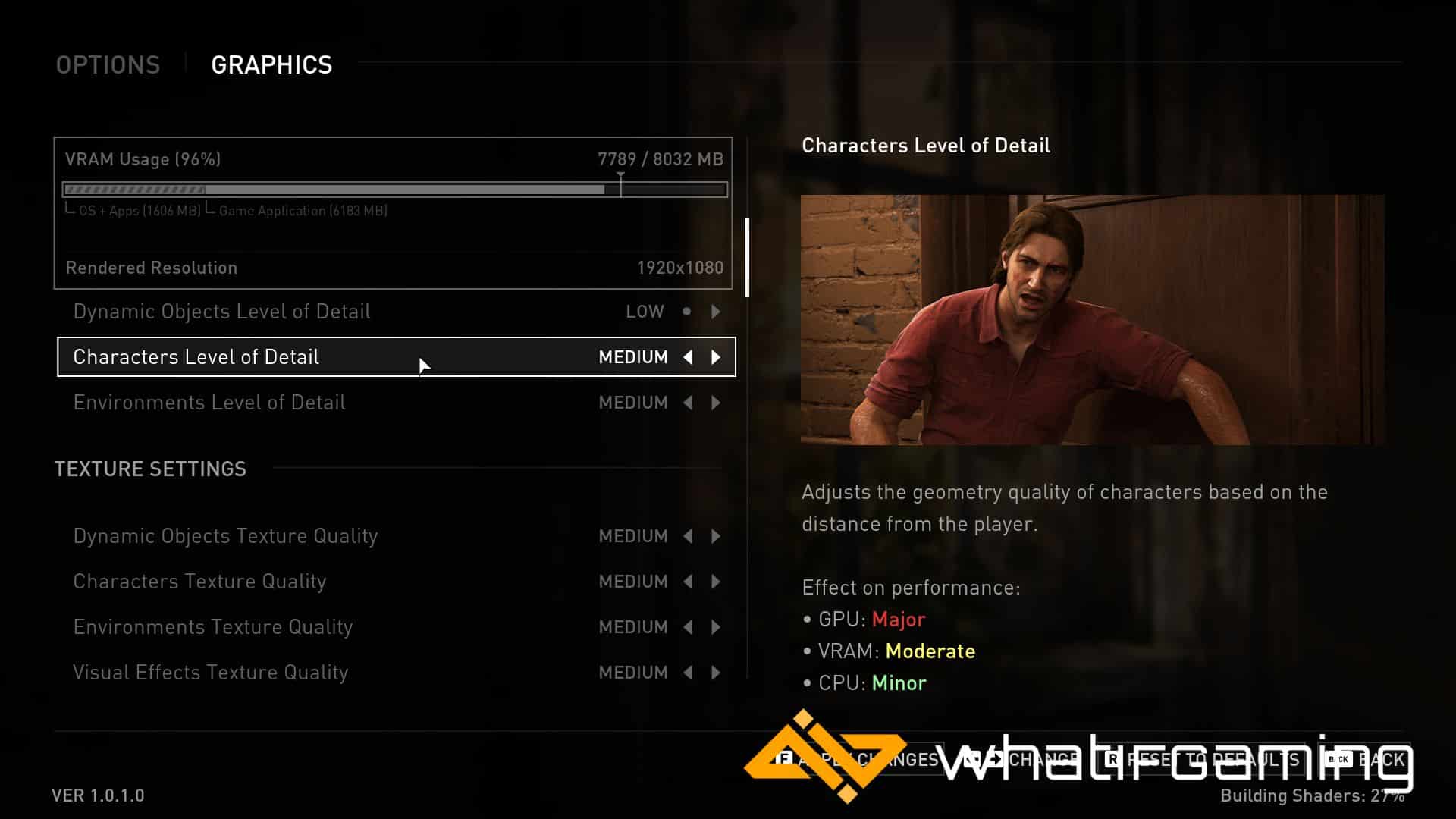Click the settings list scrollbar handle

[x=748, y=258]
